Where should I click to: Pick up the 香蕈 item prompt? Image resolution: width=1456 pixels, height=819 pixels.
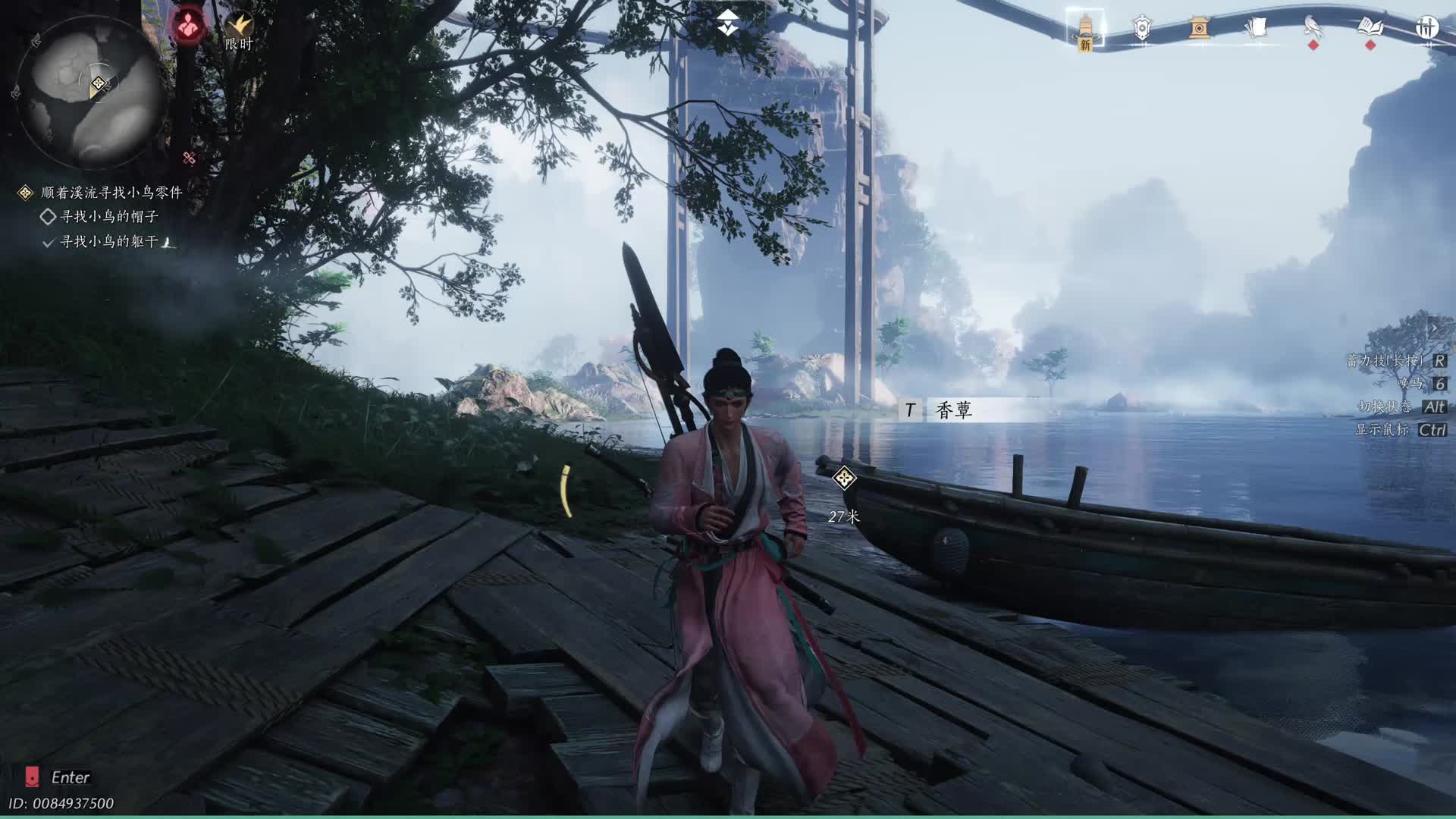[x=953, y=410]
